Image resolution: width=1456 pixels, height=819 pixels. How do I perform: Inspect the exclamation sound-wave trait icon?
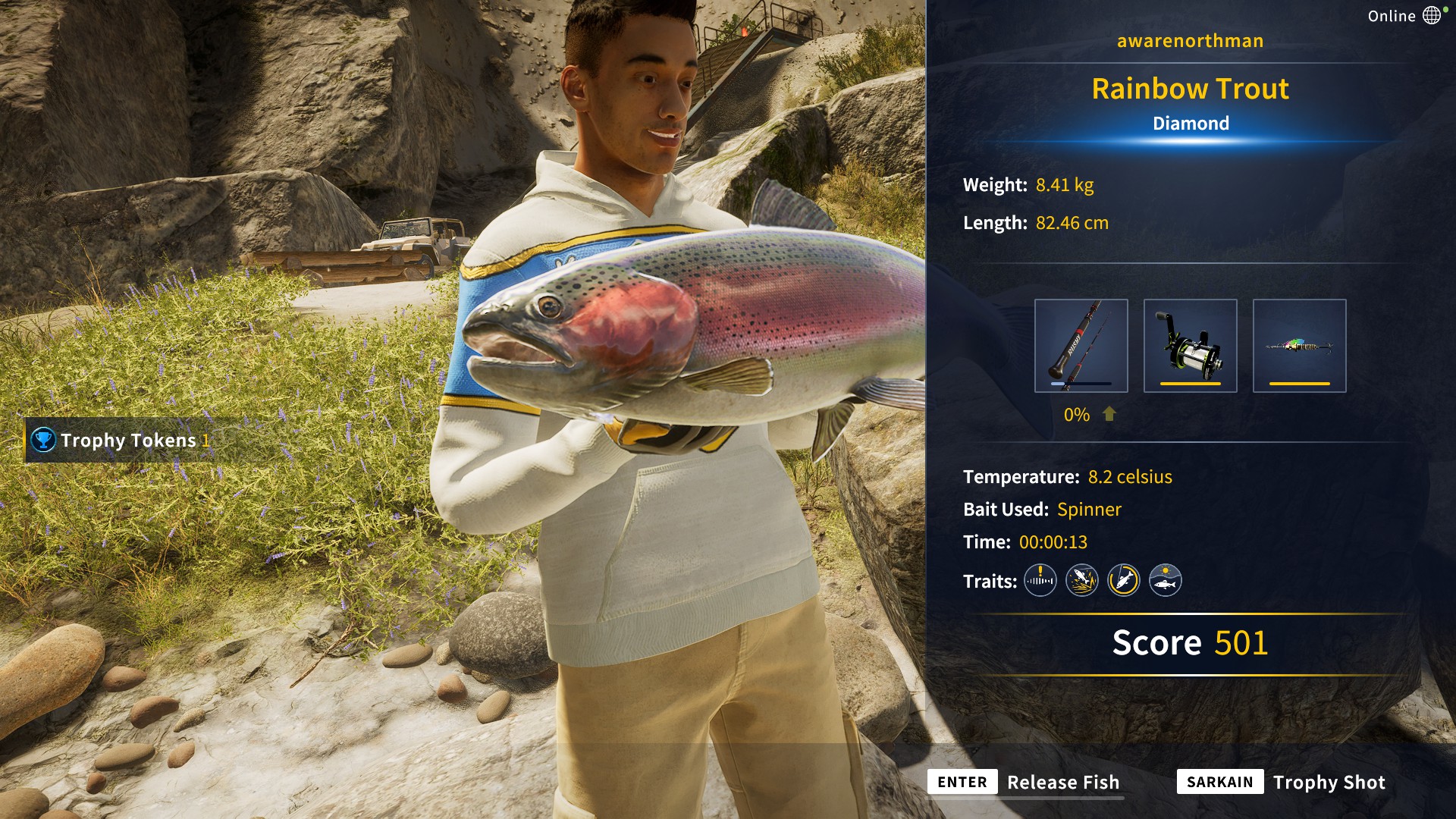(1040, 581)
